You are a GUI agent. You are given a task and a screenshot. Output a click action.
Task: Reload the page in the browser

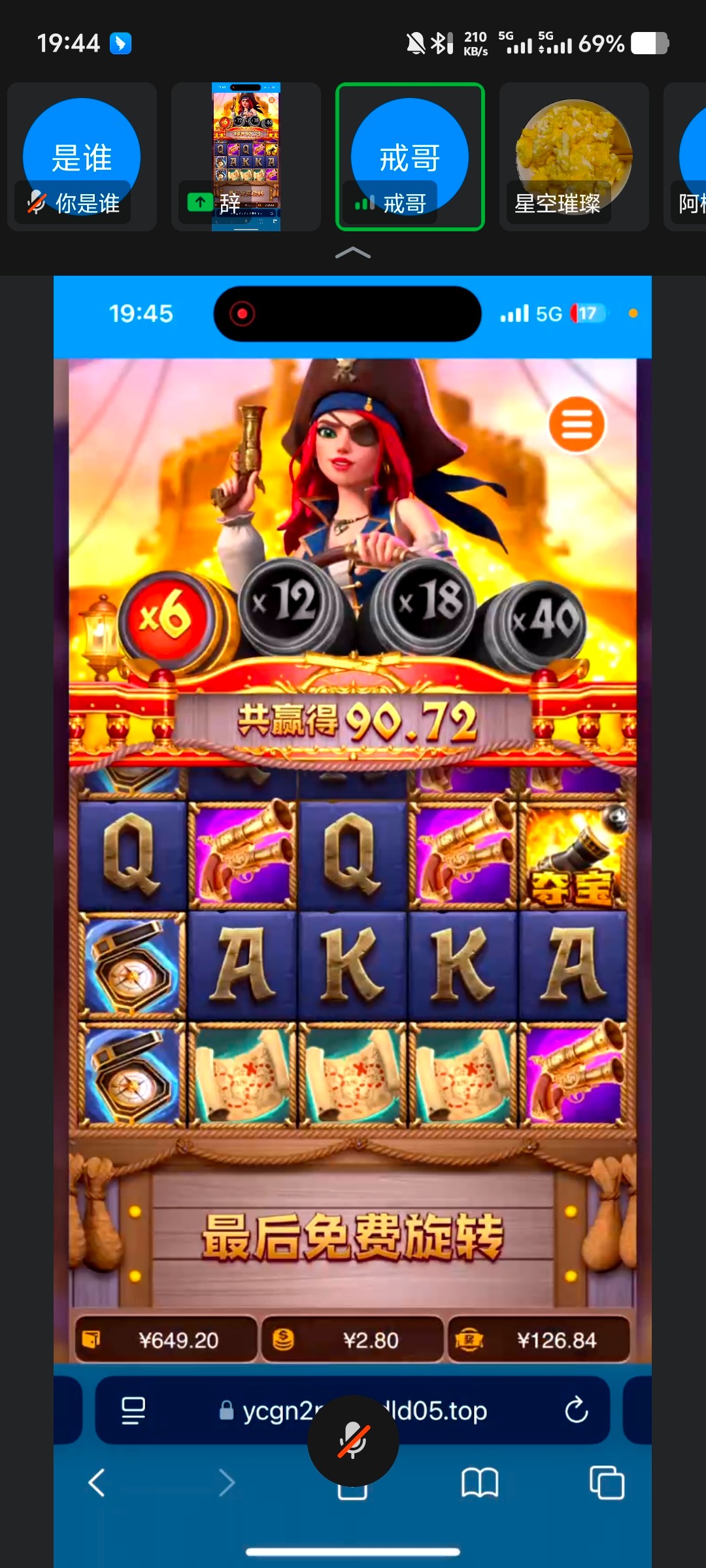click(x=576, y=1410)
